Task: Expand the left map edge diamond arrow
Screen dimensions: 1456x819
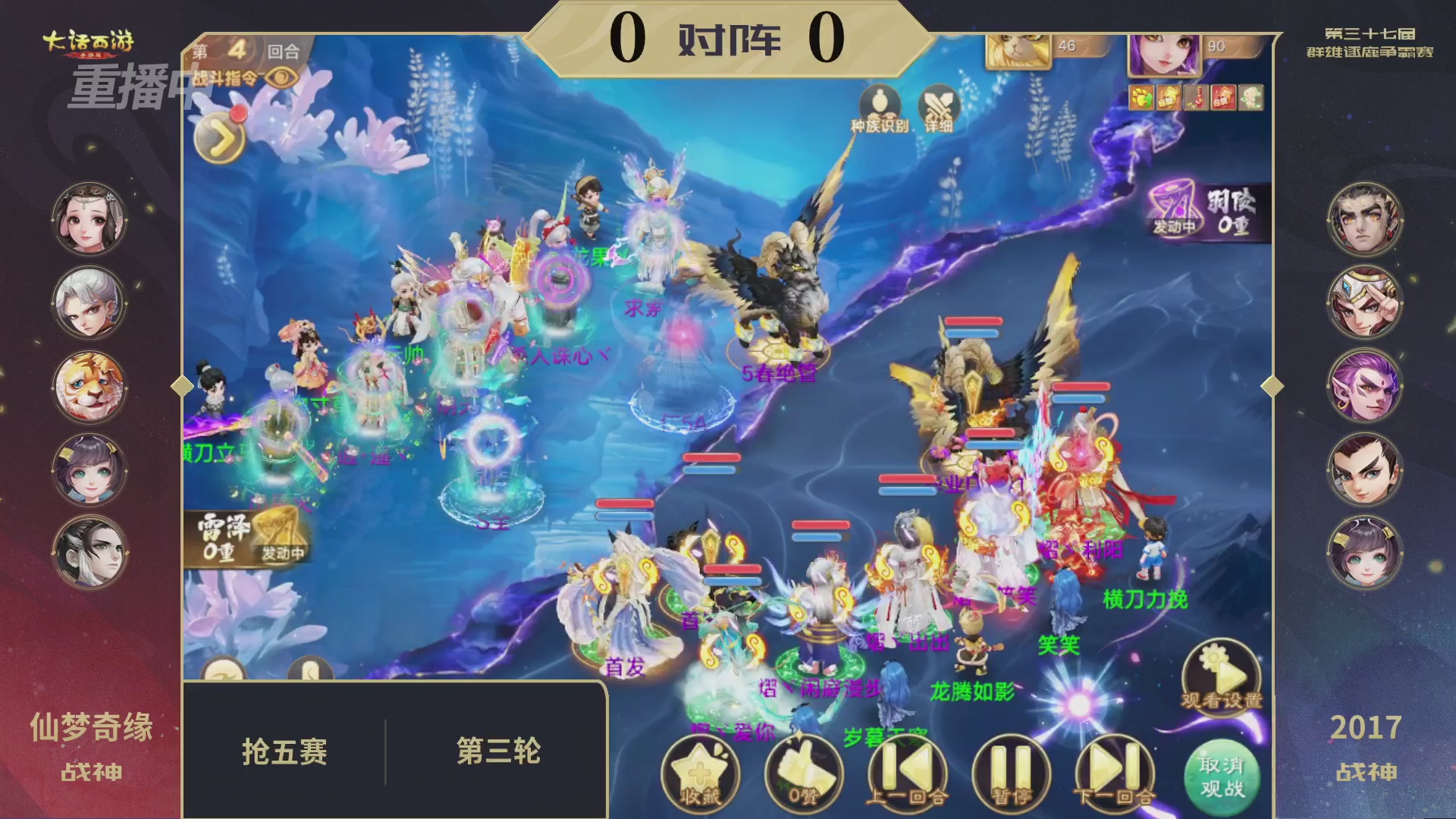Action: (x=182, y=386)
